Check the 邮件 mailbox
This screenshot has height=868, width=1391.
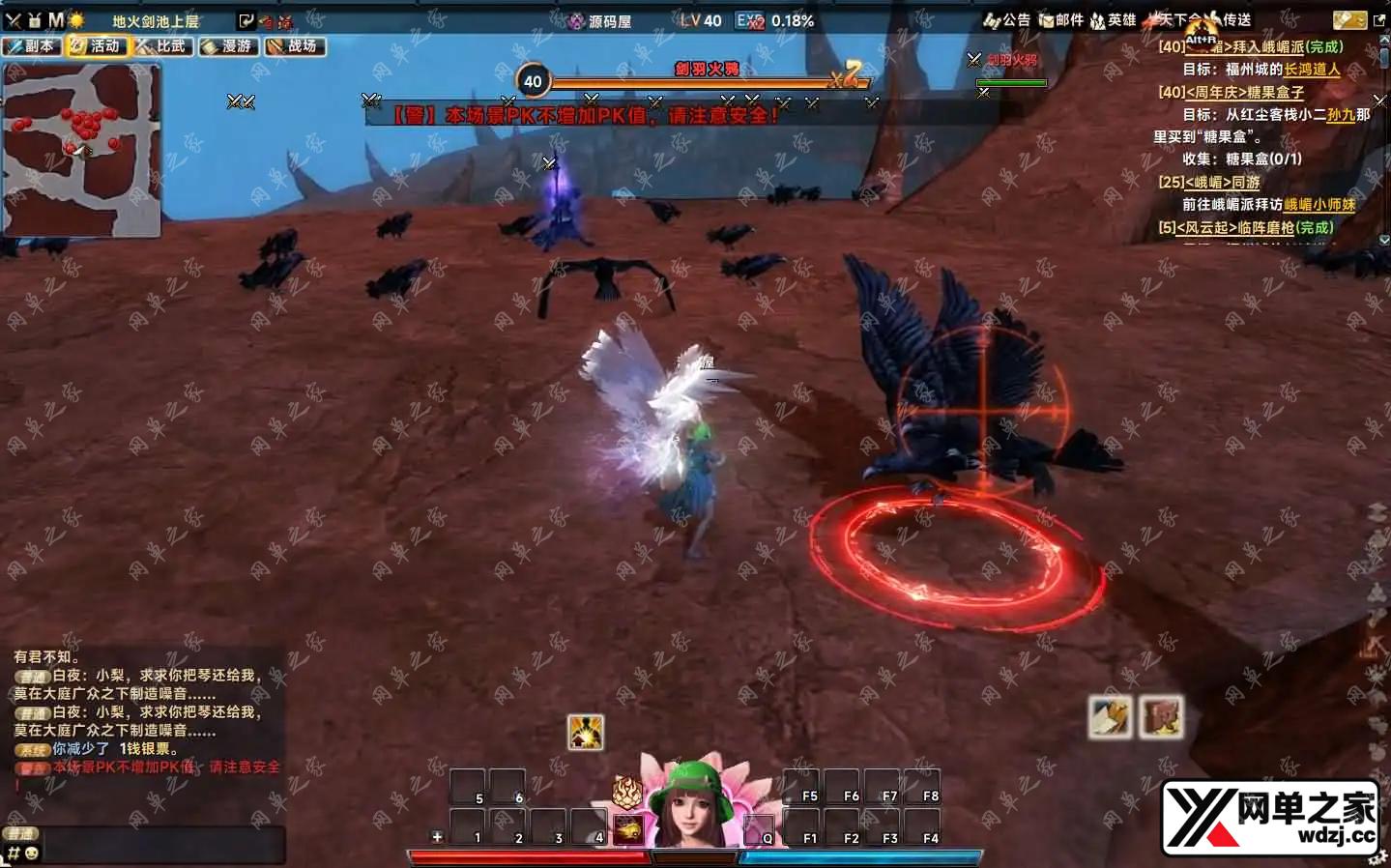(x=1060, y=20)
